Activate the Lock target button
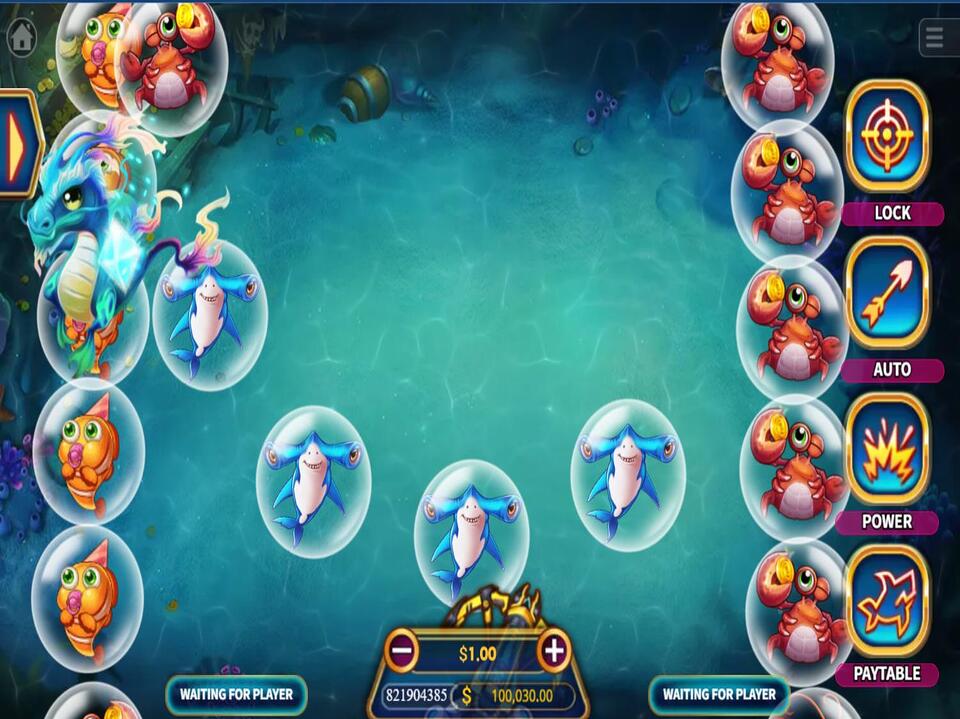The width and height of the screenshot is (960, 719). pyautogui.click(x=887, y=137)
